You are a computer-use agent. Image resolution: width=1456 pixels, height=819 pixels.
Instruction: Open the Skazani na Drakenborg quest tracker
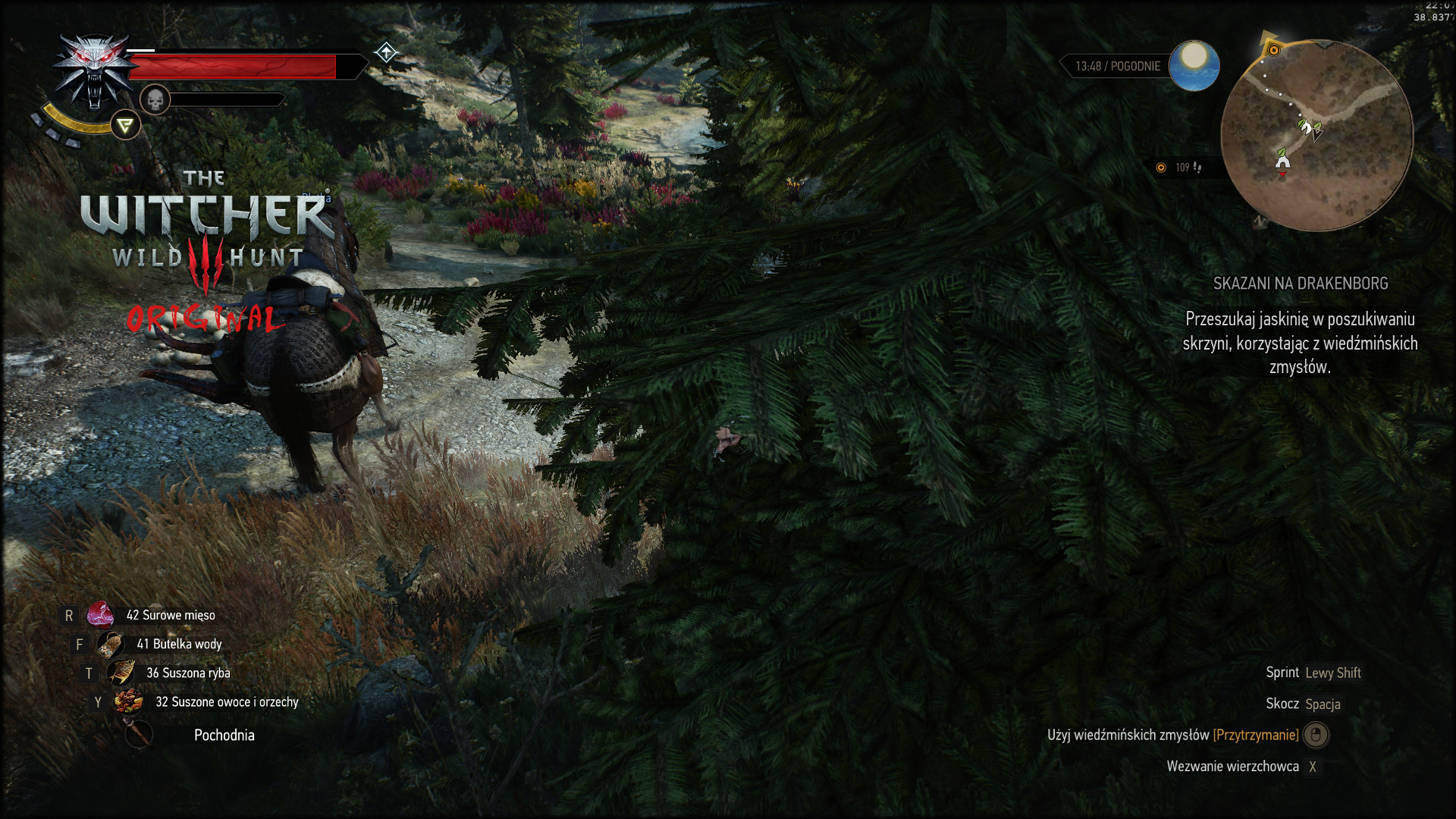(x=1300, y=284)
